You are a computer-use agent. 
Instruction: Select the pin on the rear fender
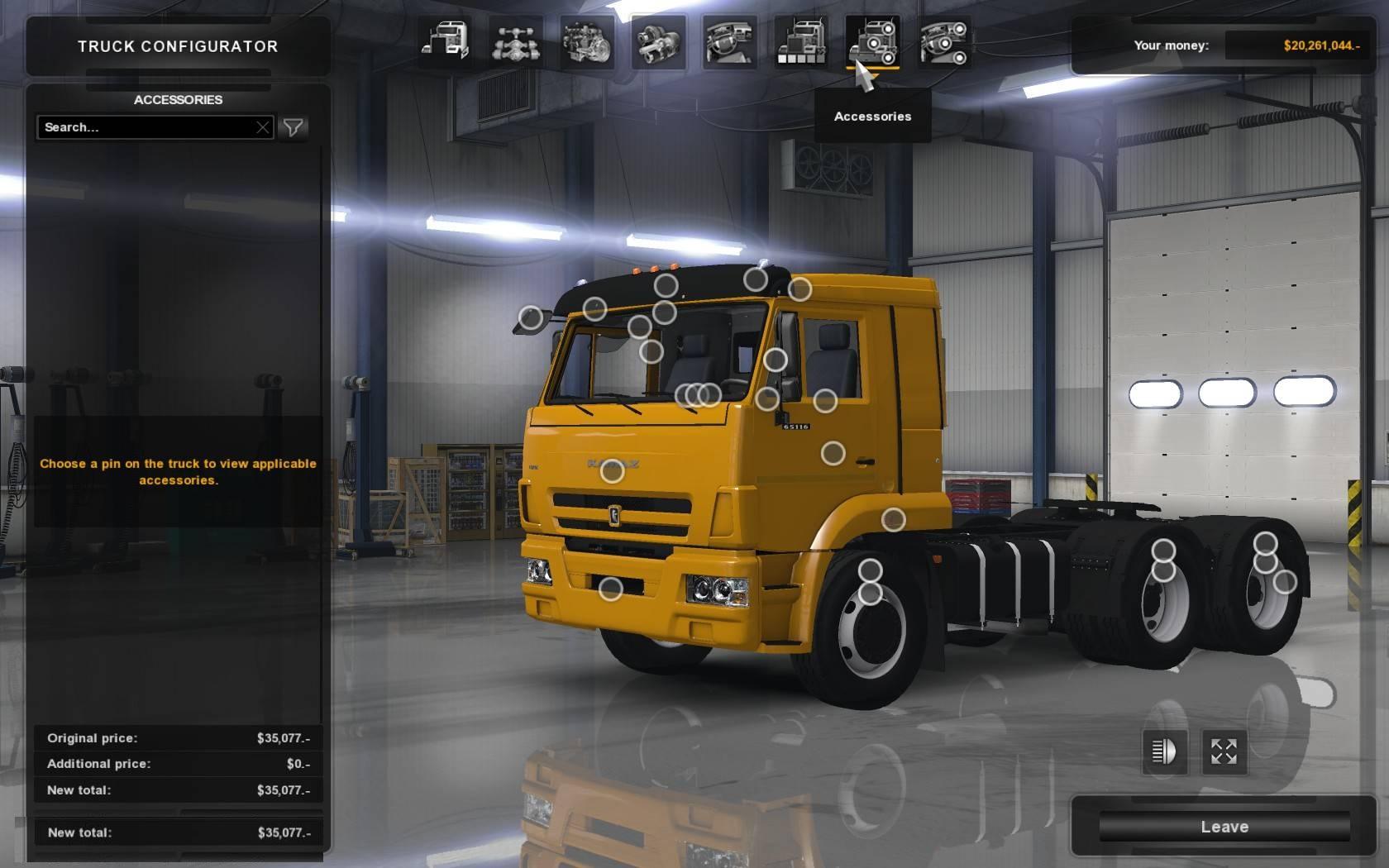1285,582
